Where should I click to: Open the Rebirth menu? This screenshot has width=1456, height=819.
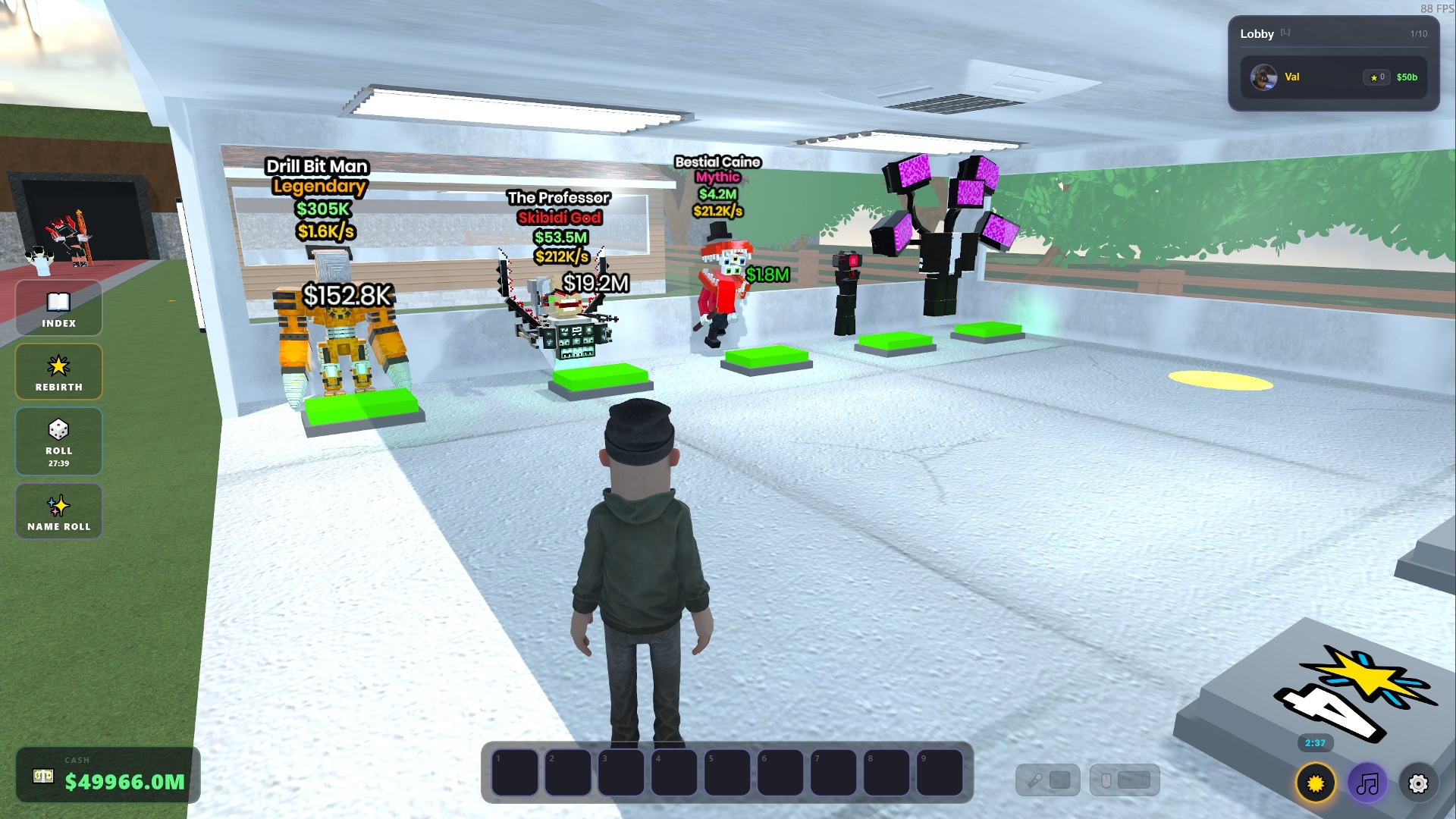(58, 372)
